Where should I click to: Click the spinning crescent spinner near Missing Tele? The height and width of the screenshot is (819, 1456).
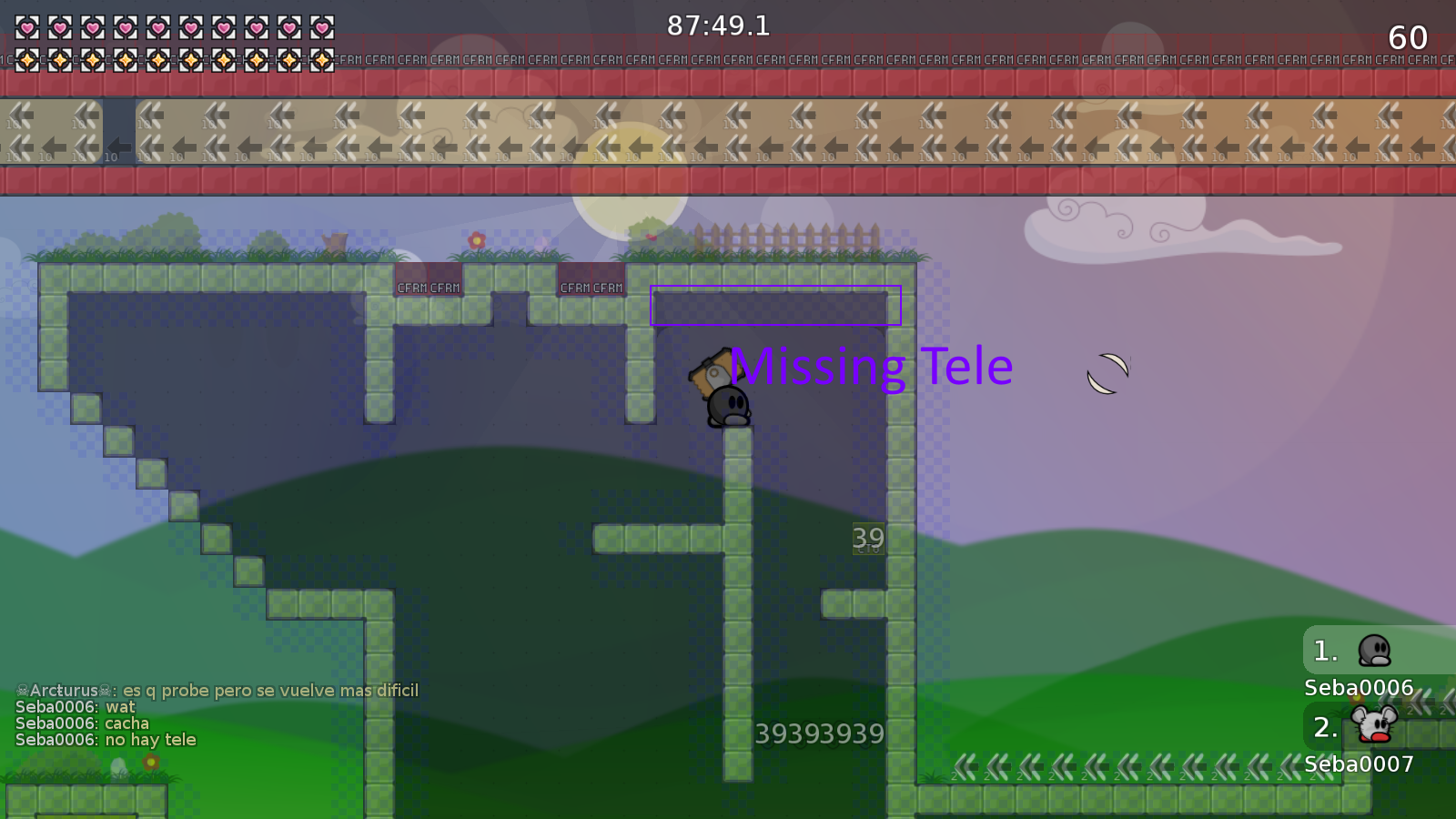click(x=1106, y=371)
